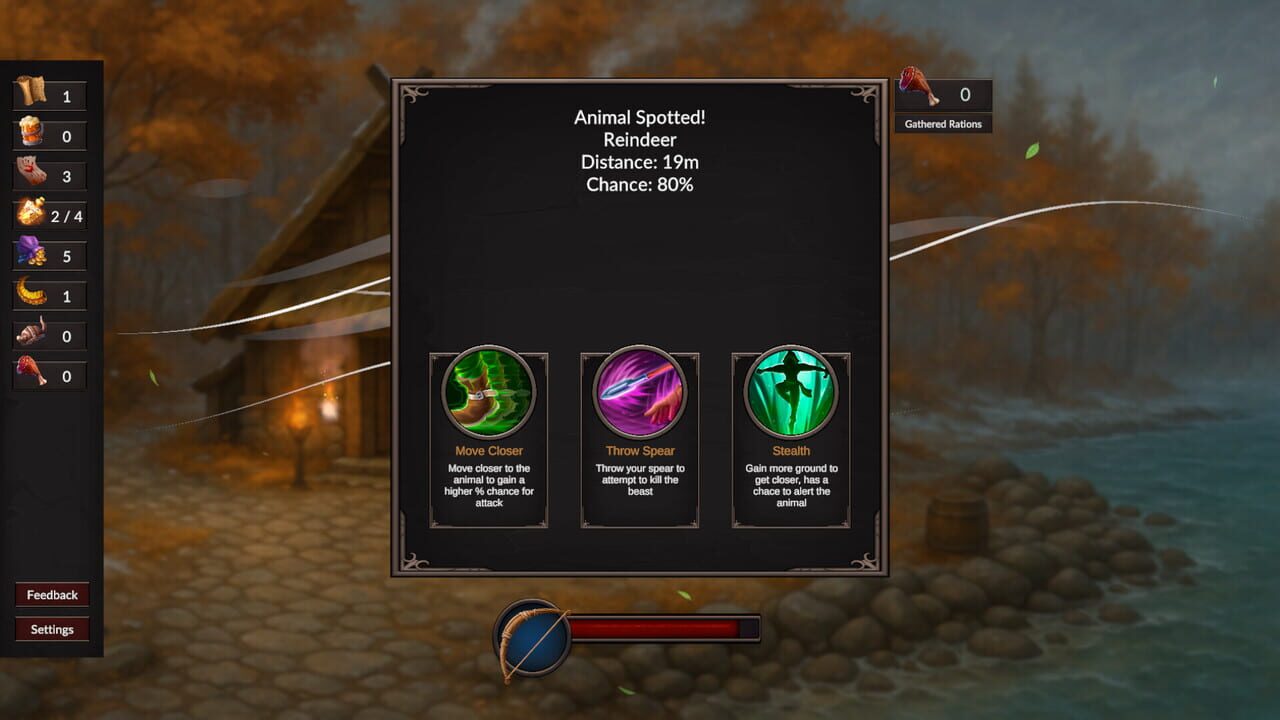Image resolution: width=1280 pixels, height=720 pixels.
Task: Click the red health bar at bottom
Action: pos(660,630)
